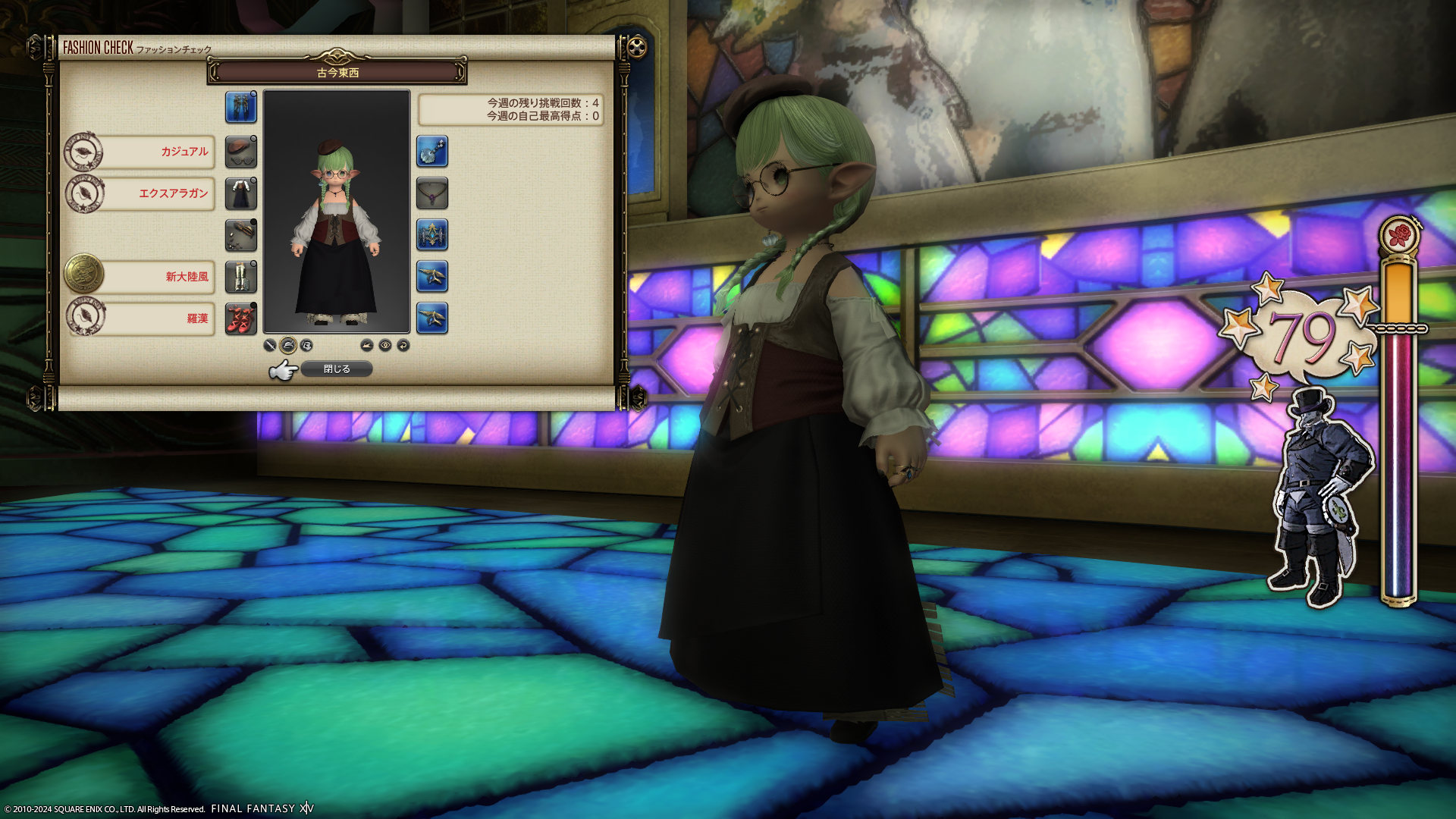Select the blue jeweled bracelet slot

click(432, 235)
